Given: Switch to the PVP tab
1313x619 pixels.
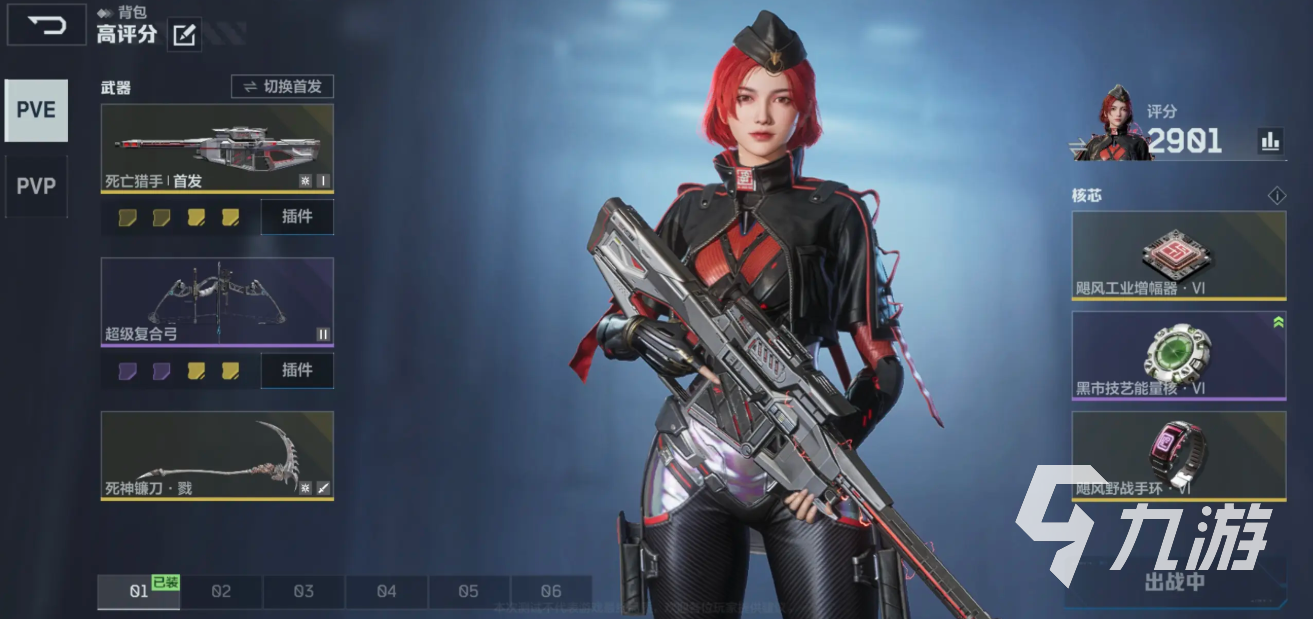Looking at the screenshot, I should point(36,186).
